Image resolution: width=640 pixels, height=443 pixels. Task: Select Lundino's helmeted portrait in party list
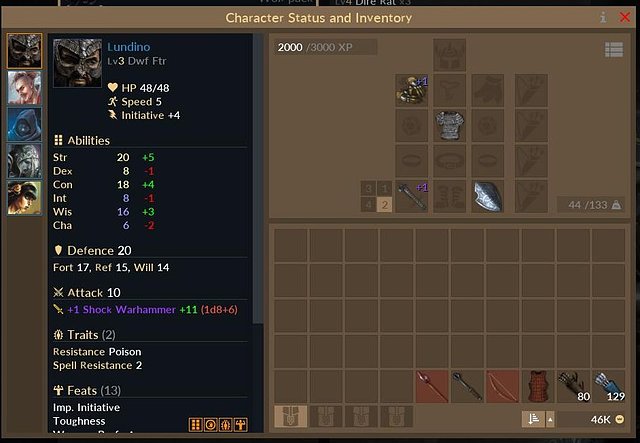point(24,52)
